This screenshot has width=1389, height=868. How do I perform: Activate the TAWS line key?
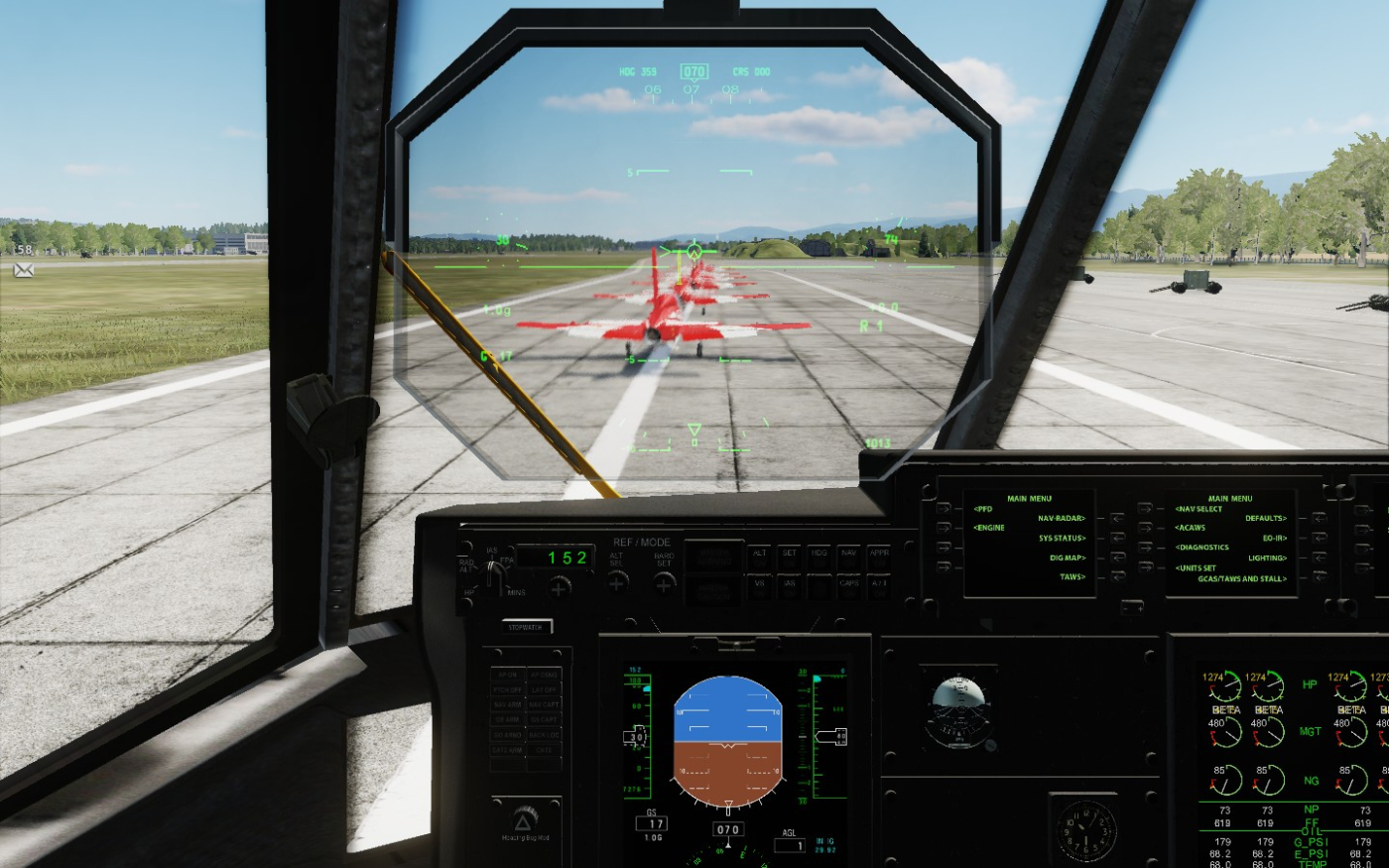click(1117, 576)
